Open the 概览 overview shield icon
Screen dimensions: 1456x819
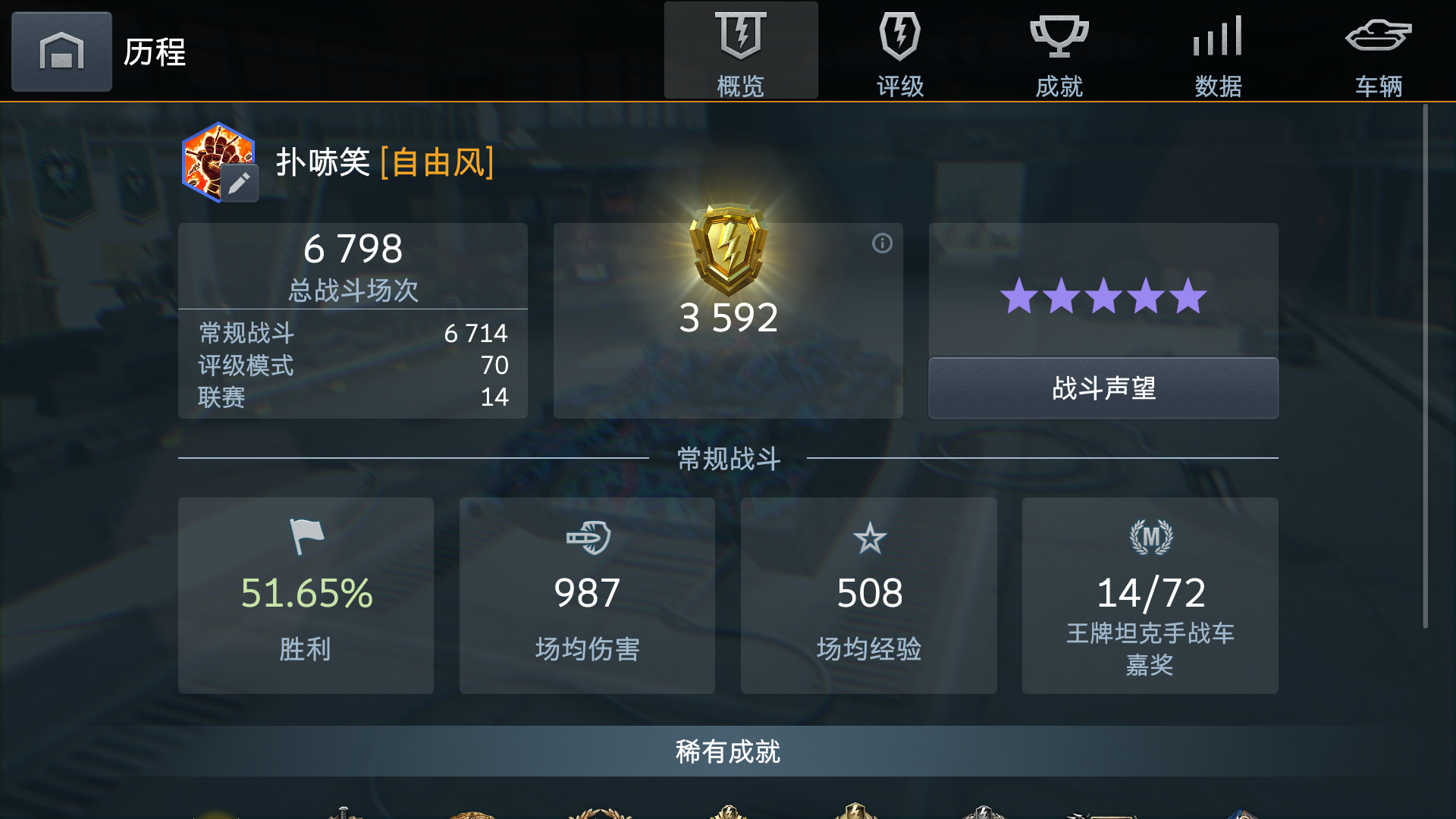tap(741, 35)
